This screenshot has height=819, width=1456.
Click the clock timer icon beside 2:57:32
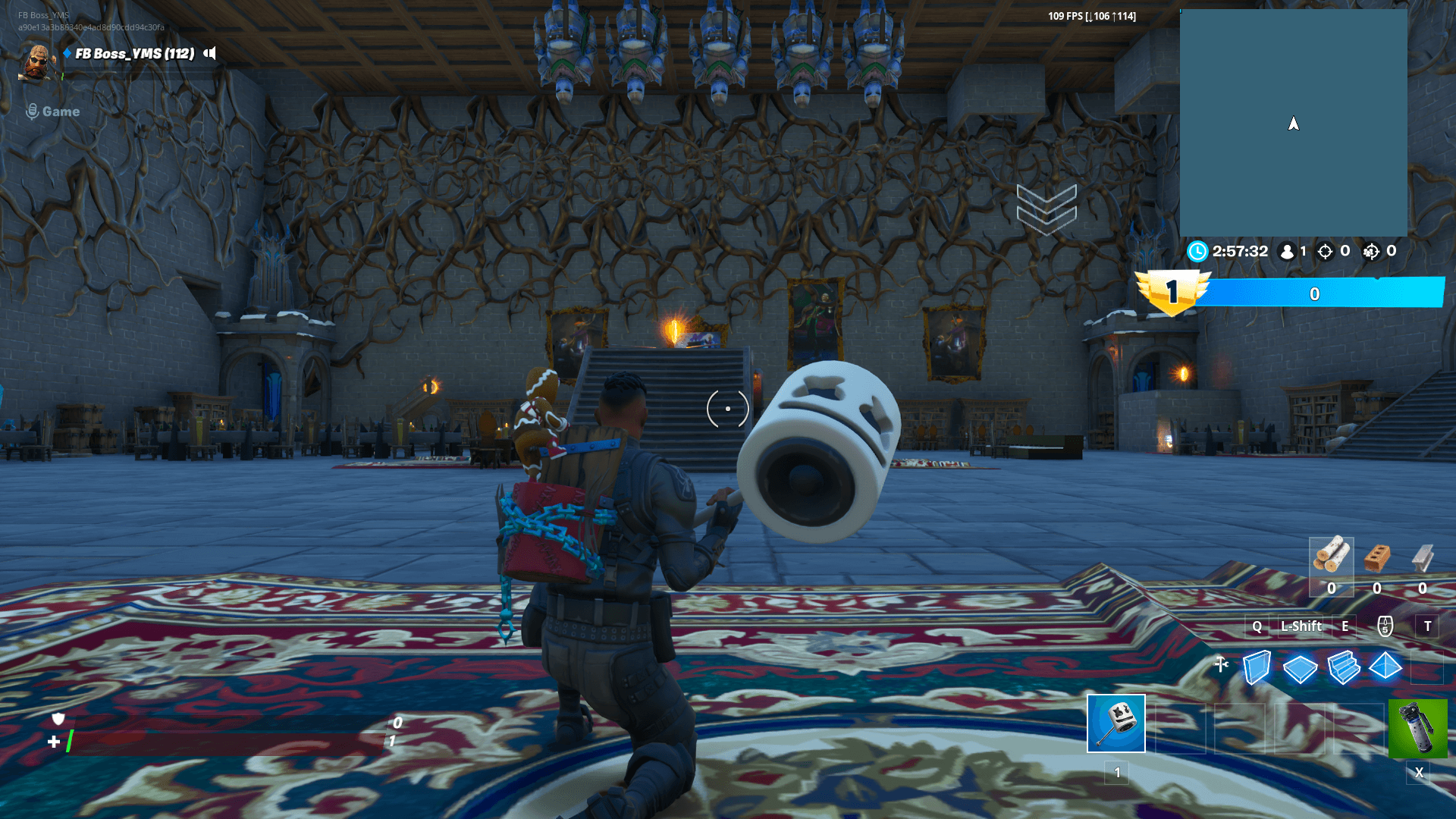tap(1197, 251)
